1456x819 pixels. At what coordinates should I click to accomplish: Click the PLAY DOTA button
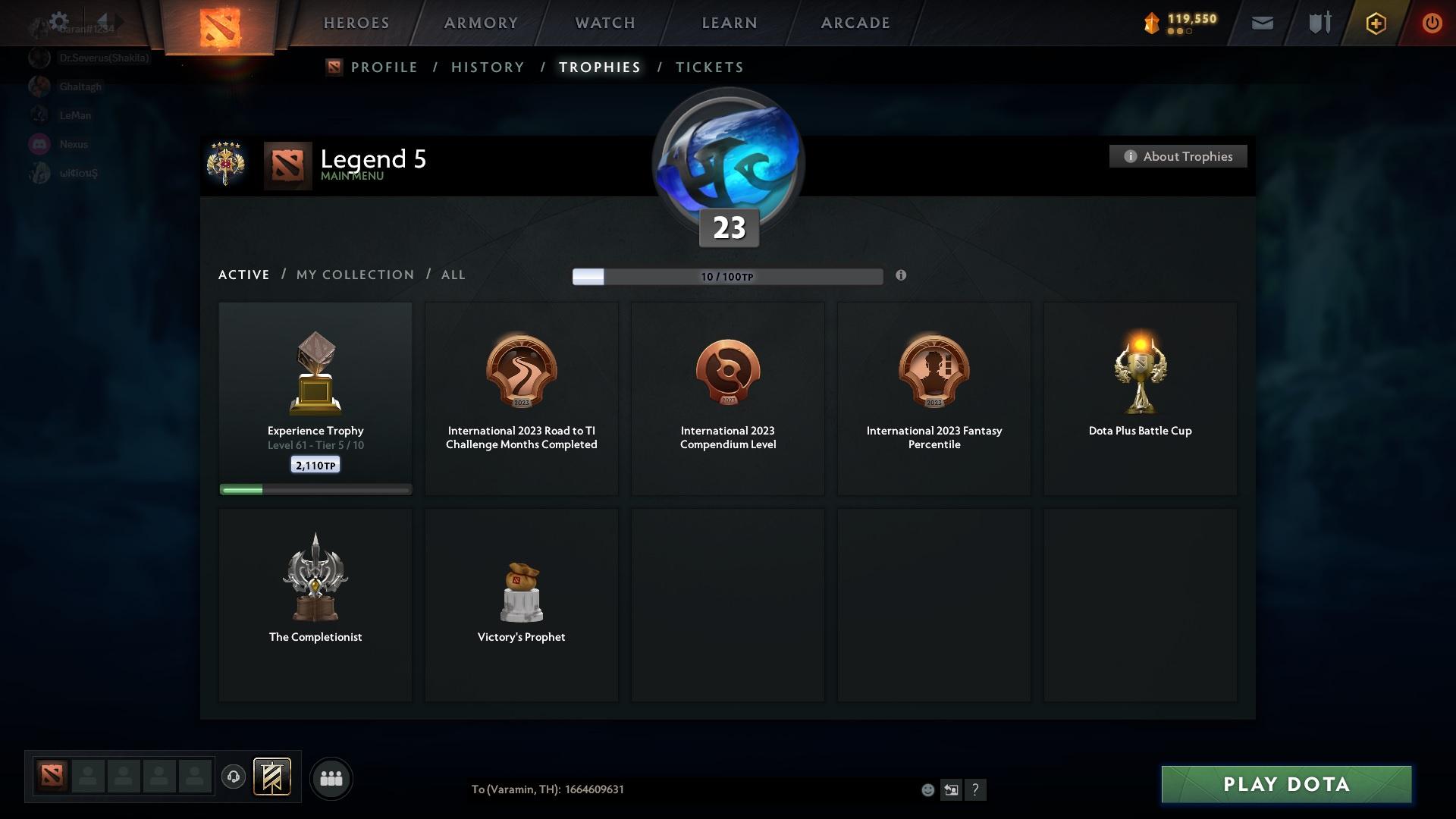[1285, 785]
